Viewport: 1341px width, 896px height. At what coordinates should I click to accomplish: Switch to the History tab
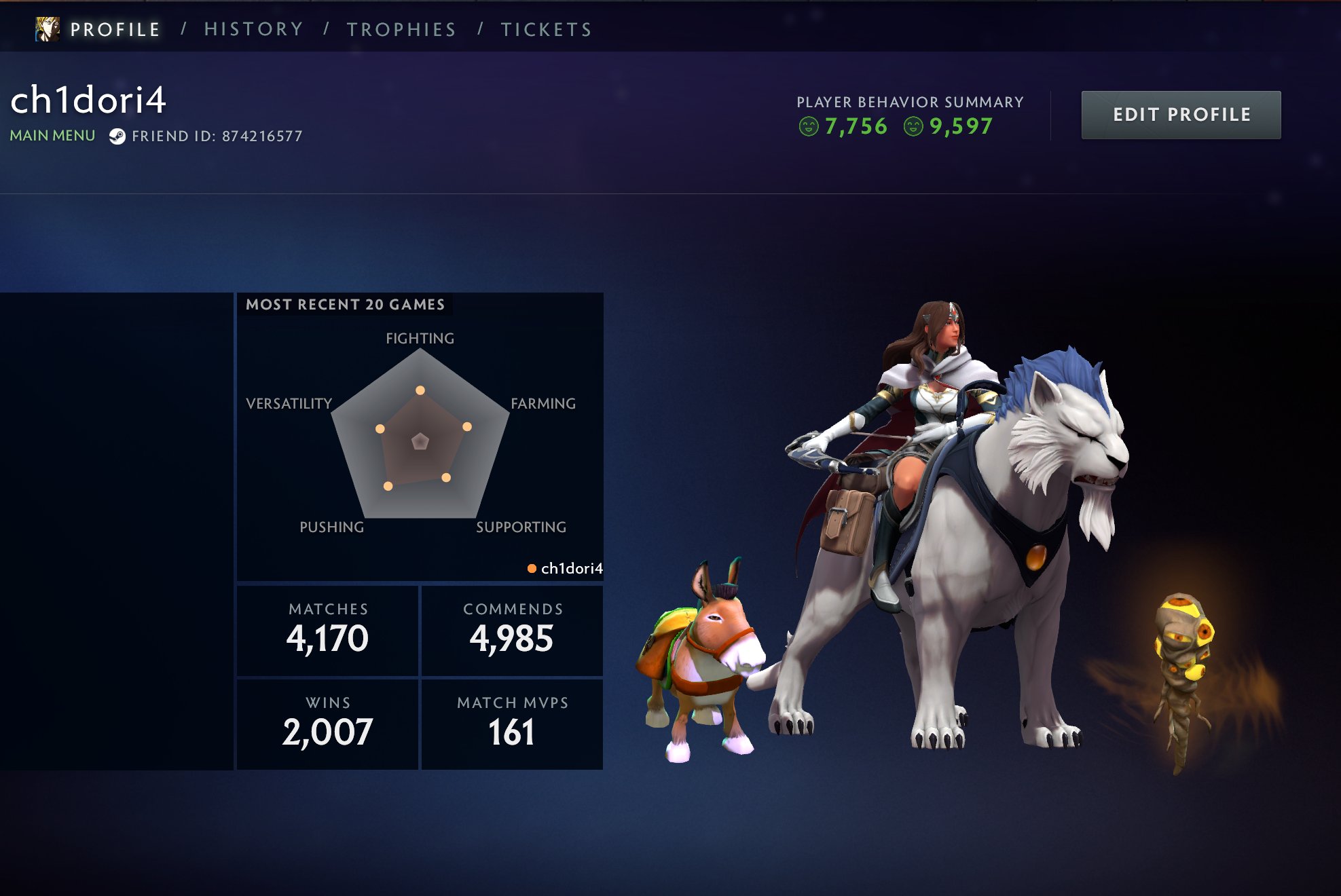coord(253,29)
